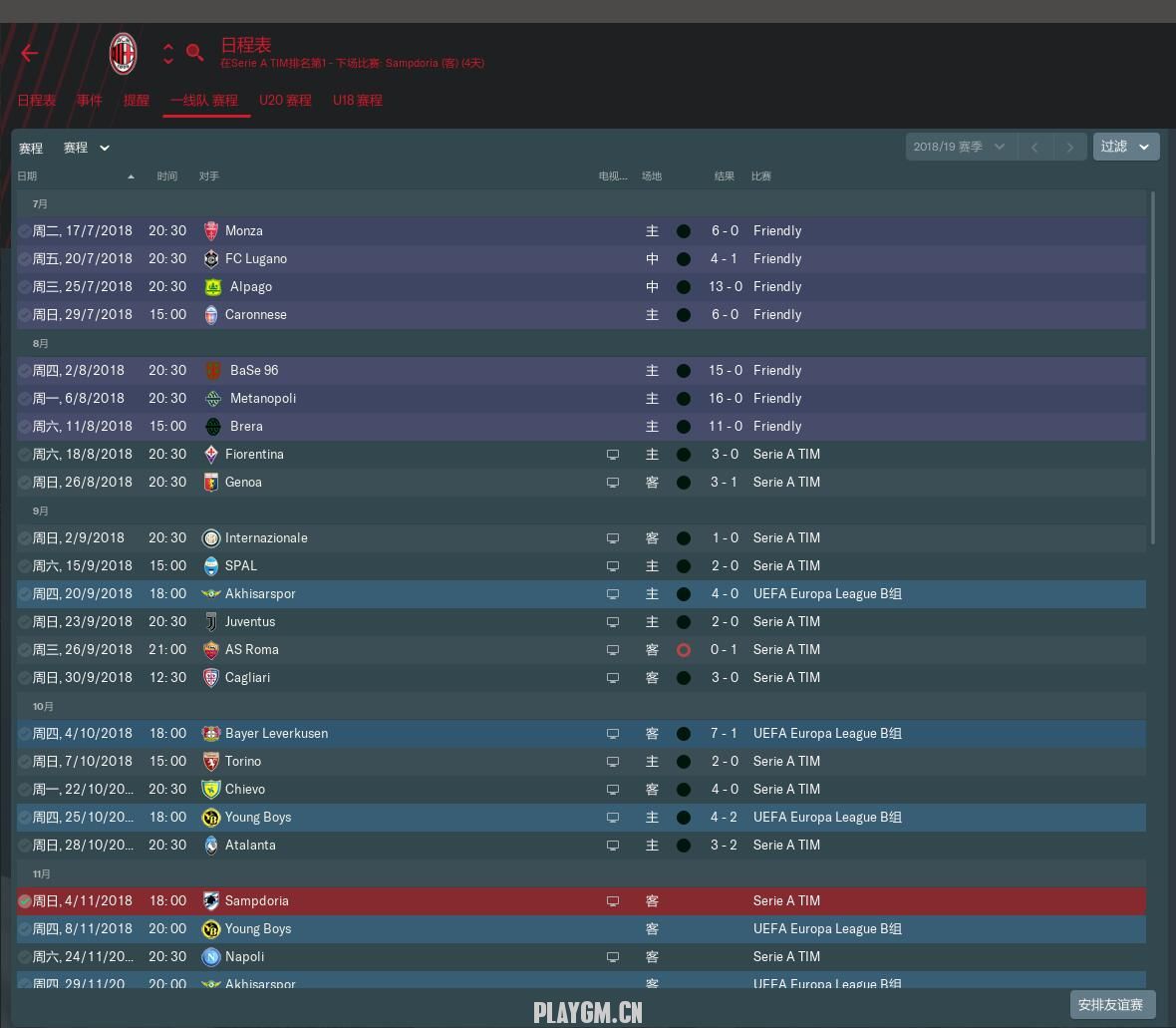The width and height of the screenshot is (1176, 1028).
Task: Open the 赛程 view dropdown
Action: pyautogui.click(x=87, y=148)
